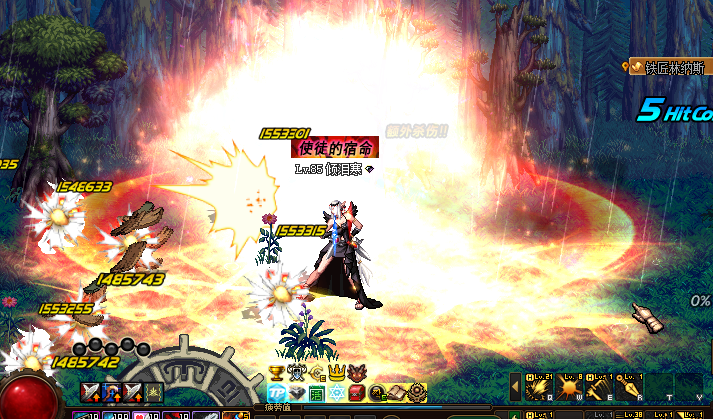This screenshot has height=419, width=713.
Task: Activate the Lv.21 burst skill on Q
Action: pos(540,385)
